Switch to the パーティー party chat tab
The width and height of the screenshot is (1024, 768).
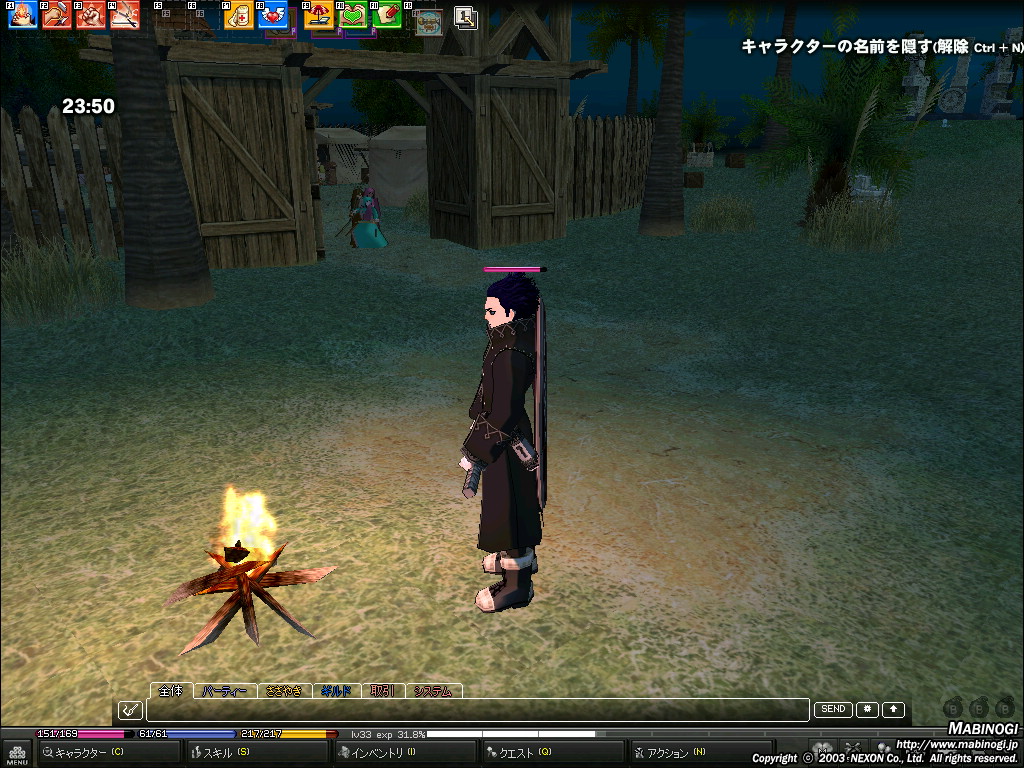[x=224, y=691]
